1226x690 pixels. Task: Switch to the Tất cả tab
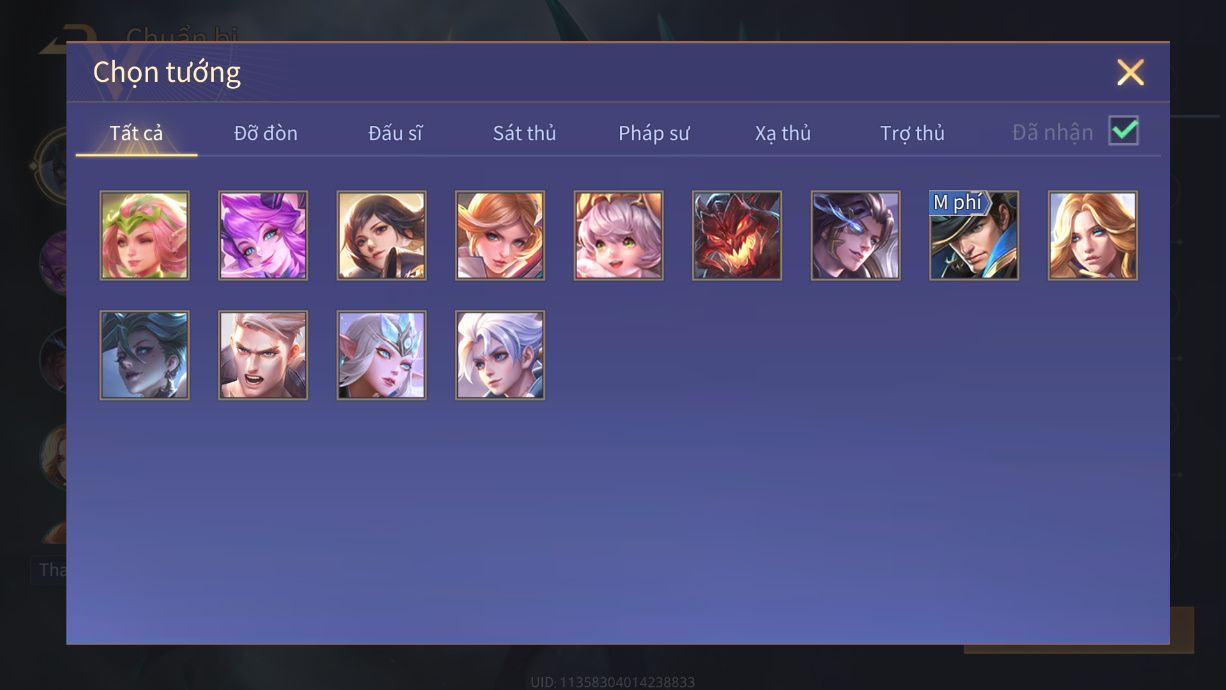(x=136, y=133)
